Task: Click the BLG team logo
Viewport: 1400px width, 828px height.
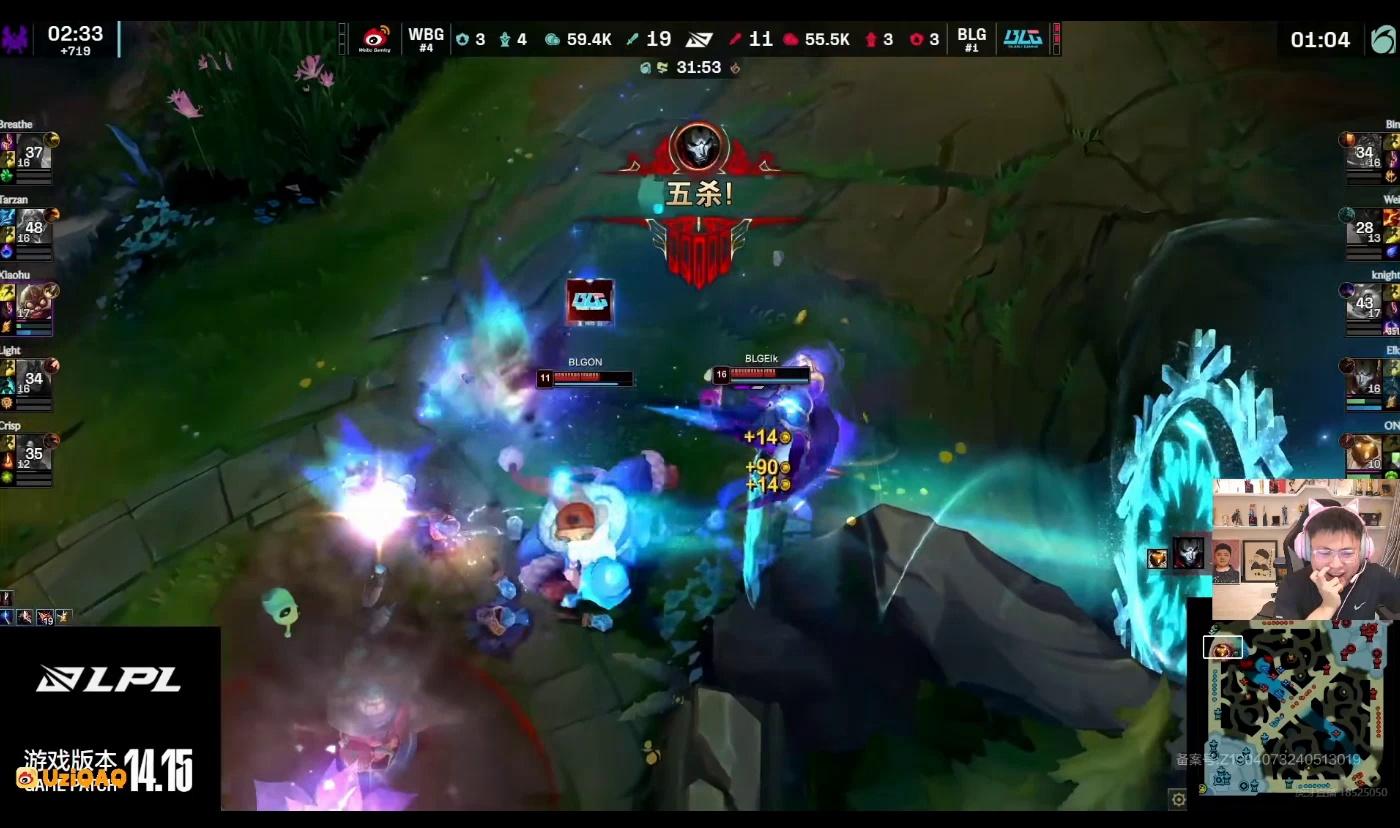Action: 1023,39
